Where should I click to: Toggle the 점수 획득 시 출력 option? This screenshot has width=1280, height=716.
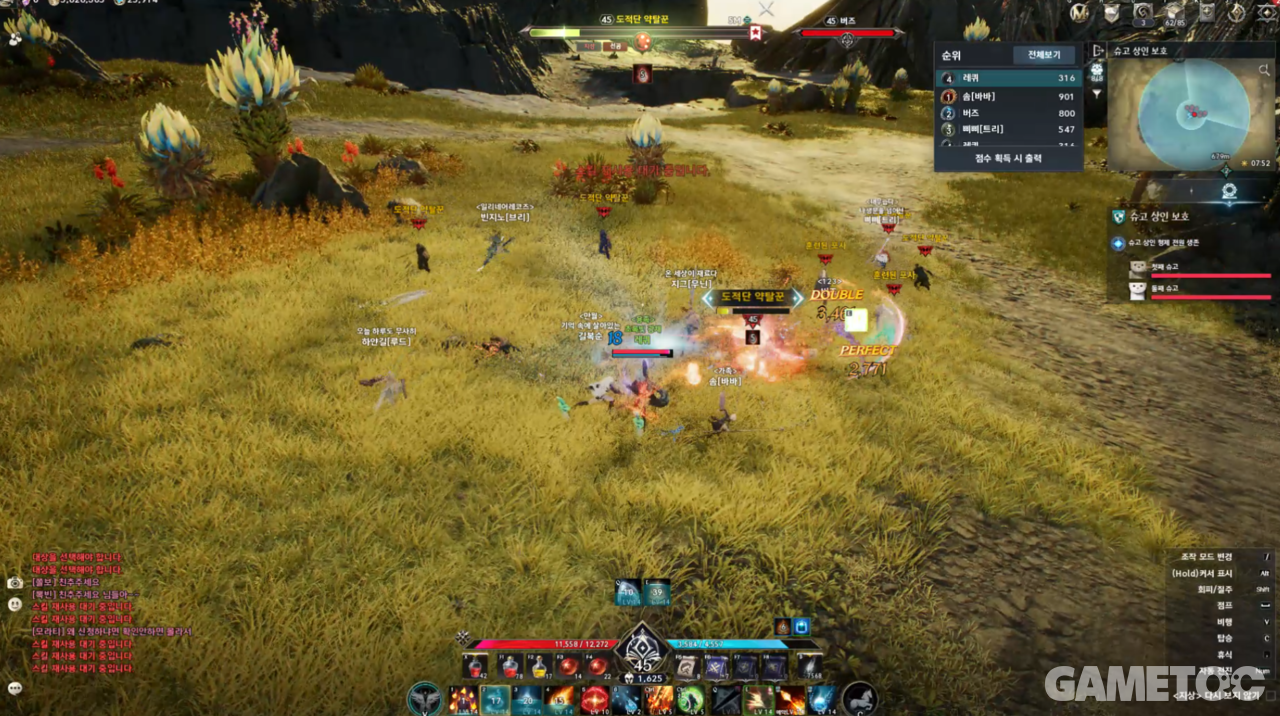(1008, 158)
